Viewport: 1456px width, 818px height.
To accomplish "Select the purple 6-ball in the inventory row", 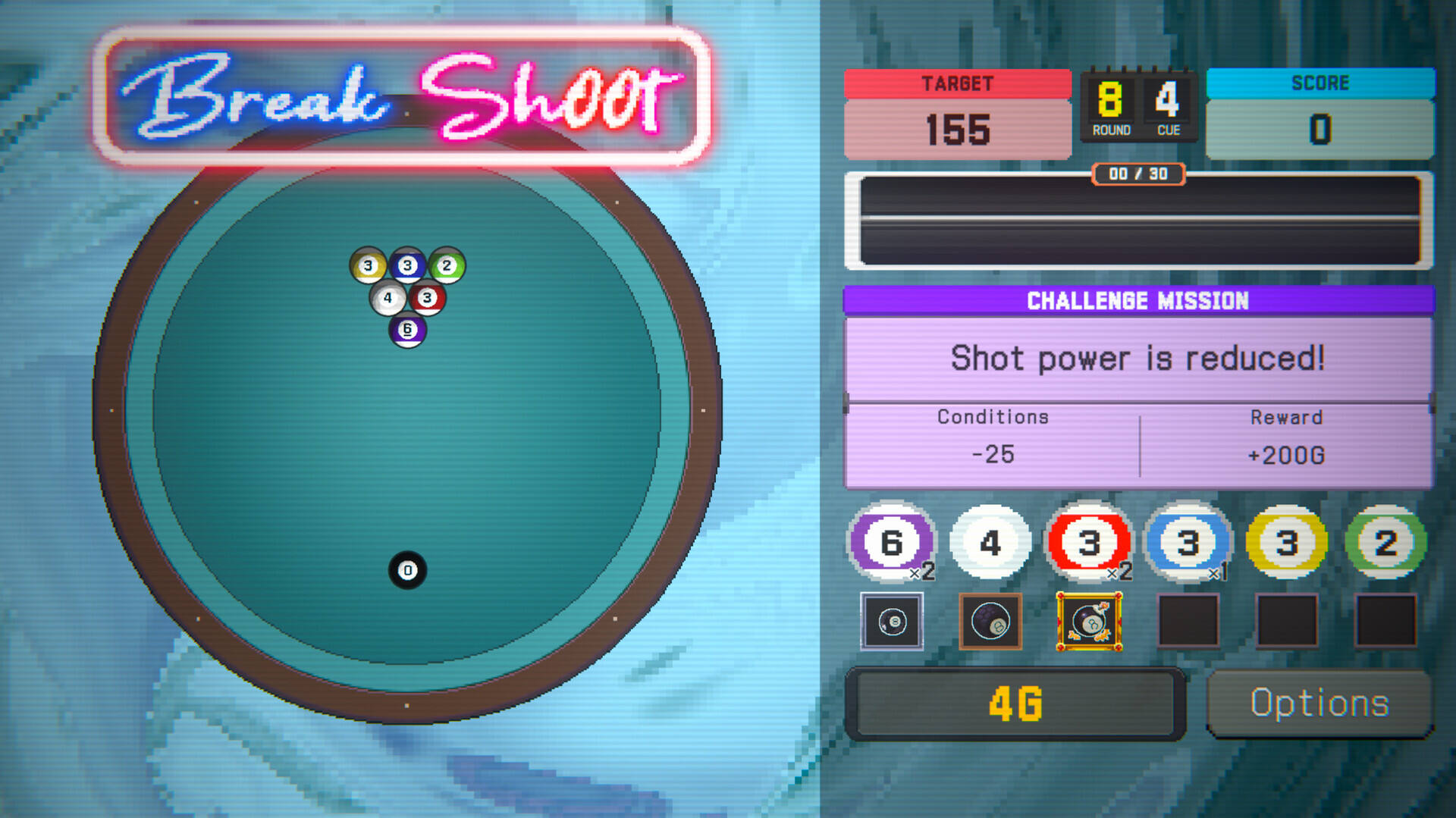I will click(x=892, y=542).
